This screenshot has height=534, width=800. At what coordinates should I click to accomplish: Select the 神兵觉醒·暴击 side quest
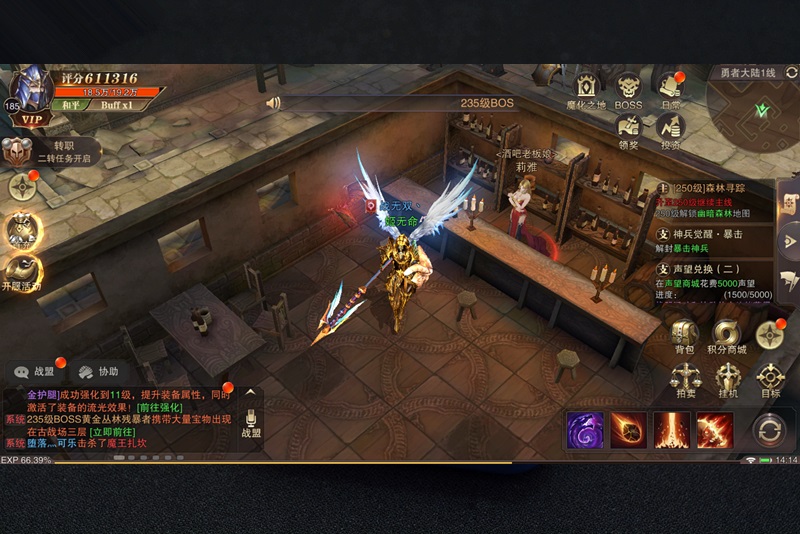tap(714, 240)
